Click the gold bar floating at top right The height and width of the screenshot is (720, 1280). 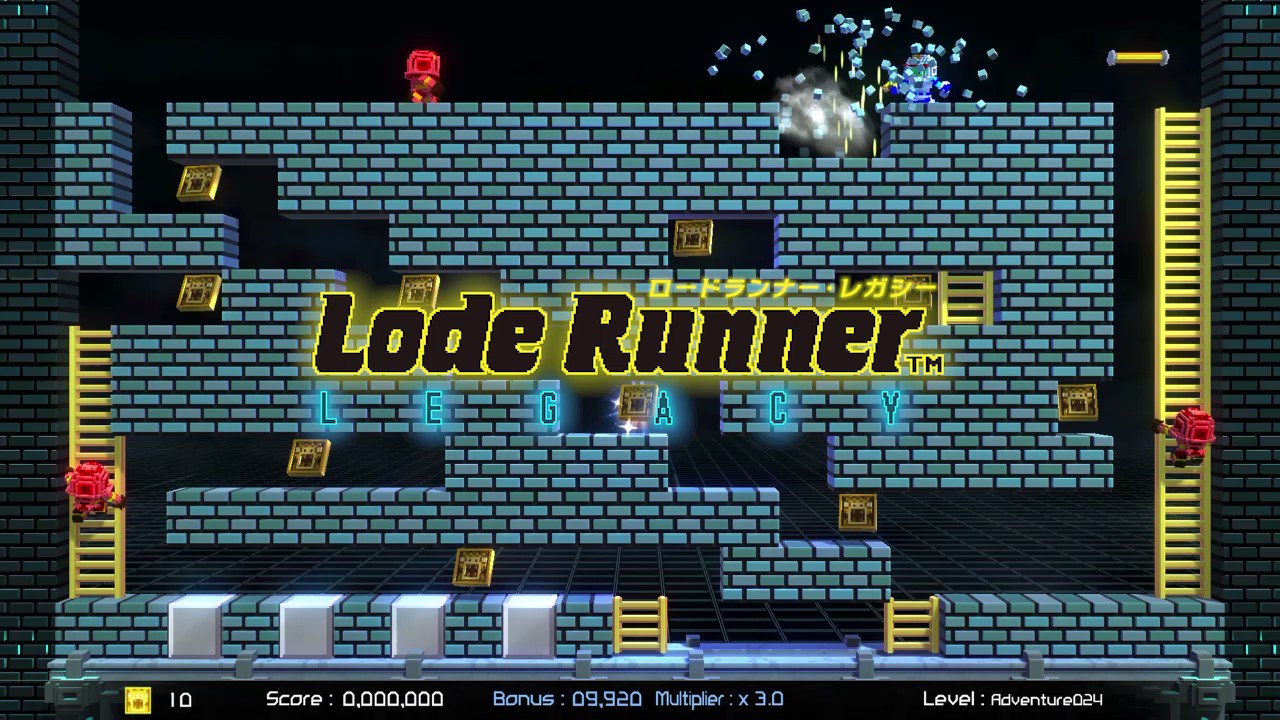click(x=1136, y=57)
